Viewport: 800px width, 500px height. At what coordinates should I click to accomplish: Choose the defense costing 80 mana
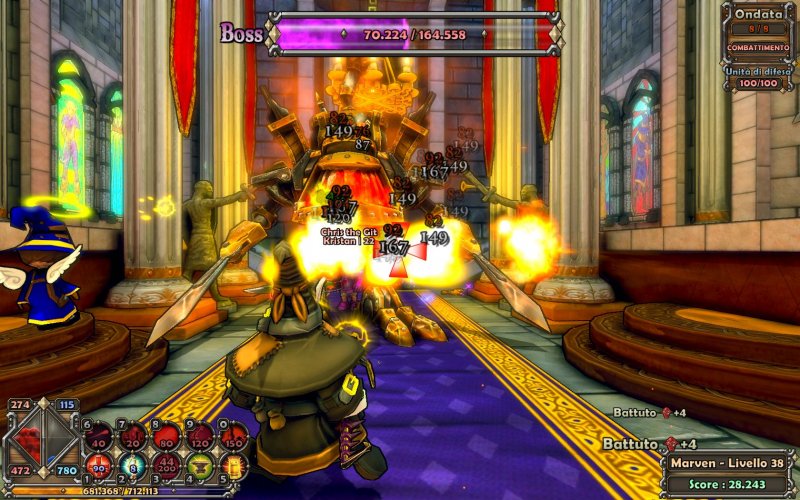(167, 436)
